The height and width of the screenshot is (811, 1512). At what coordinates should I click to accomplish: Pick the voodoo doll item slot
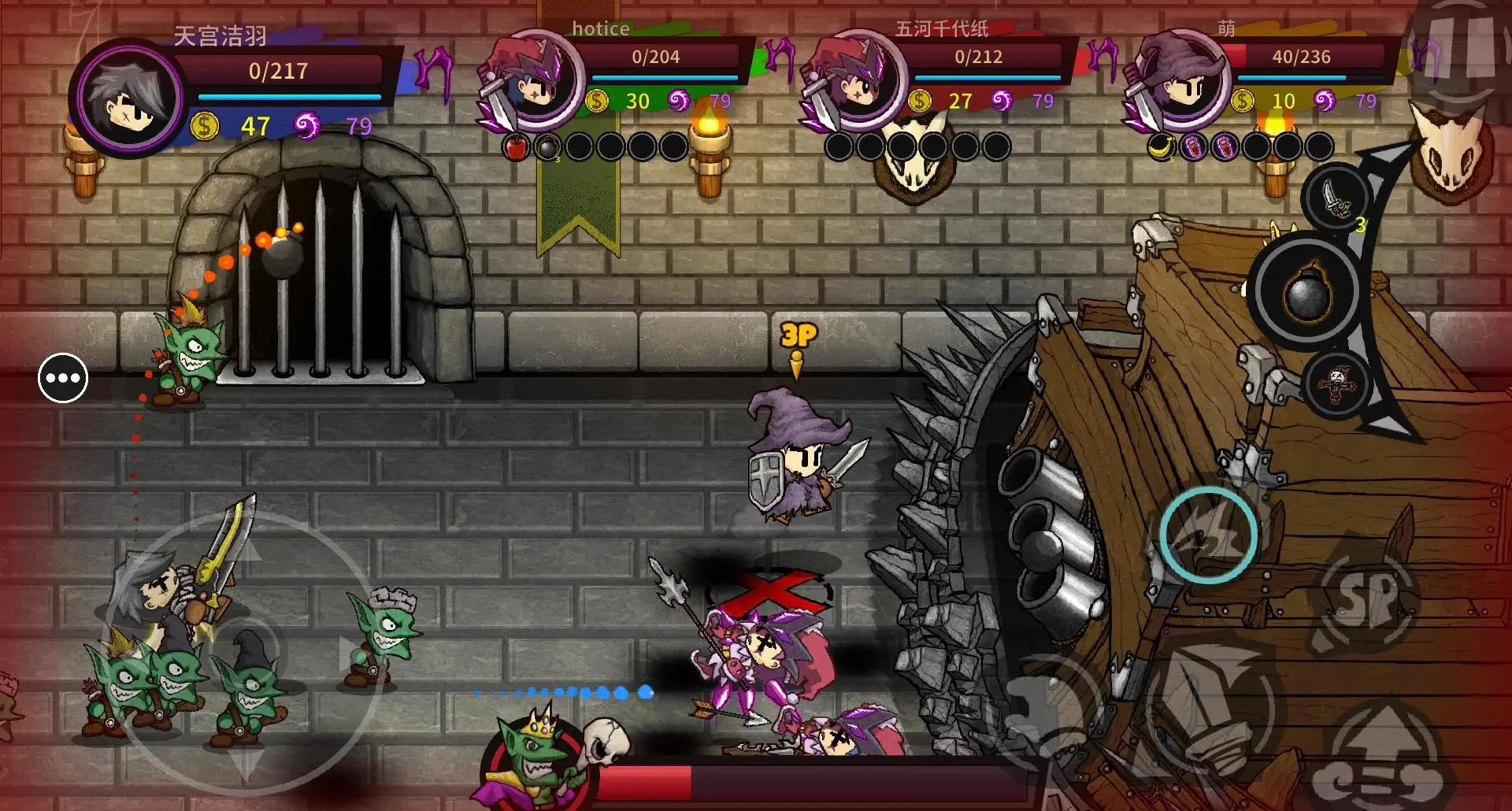1336,384
